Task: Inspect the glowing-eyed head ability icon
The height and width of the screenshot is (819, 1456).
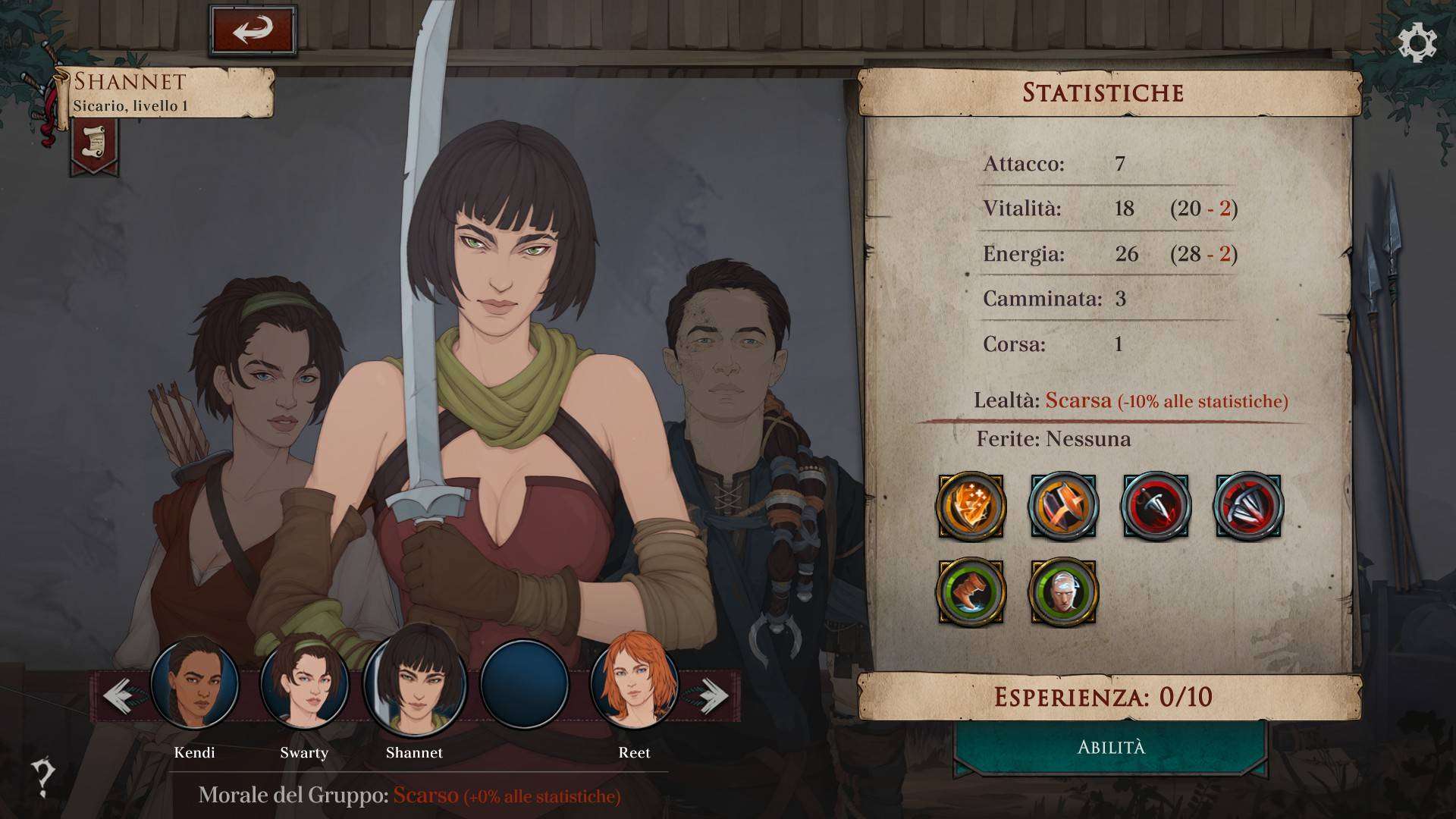Action: pyautogui.click(x=1063, y=591)
